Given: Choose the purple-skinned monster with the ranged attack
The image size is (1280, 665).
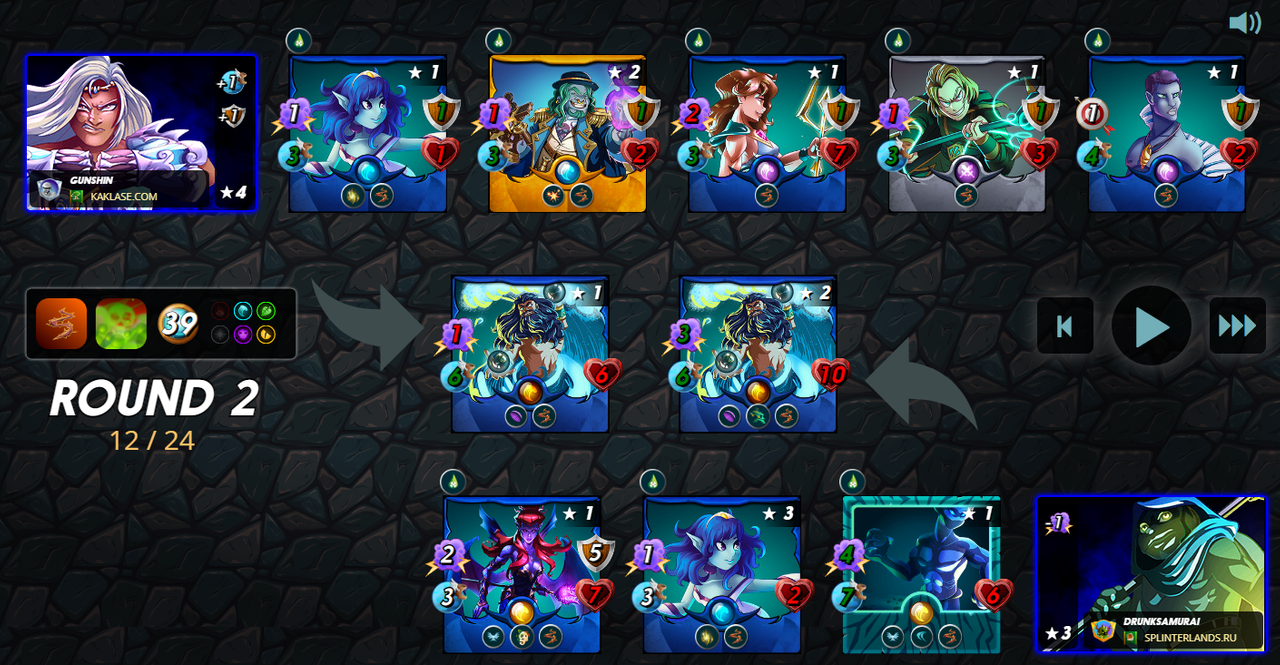Looking at the screenshot, I should [1167, 133].
